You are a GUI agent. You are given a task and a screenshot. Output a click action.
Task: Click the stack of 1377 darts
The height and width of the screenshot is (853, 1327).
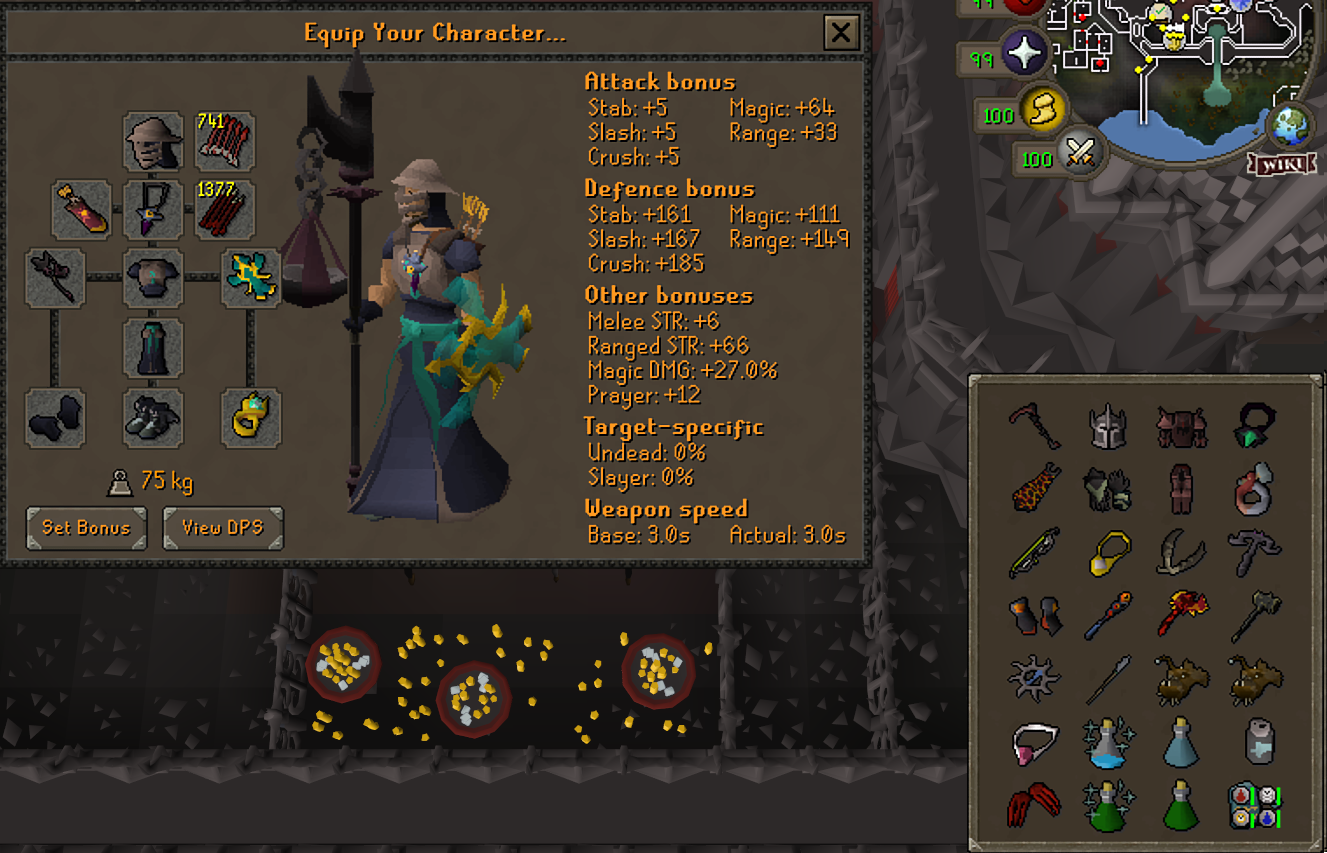click(223, 209)
